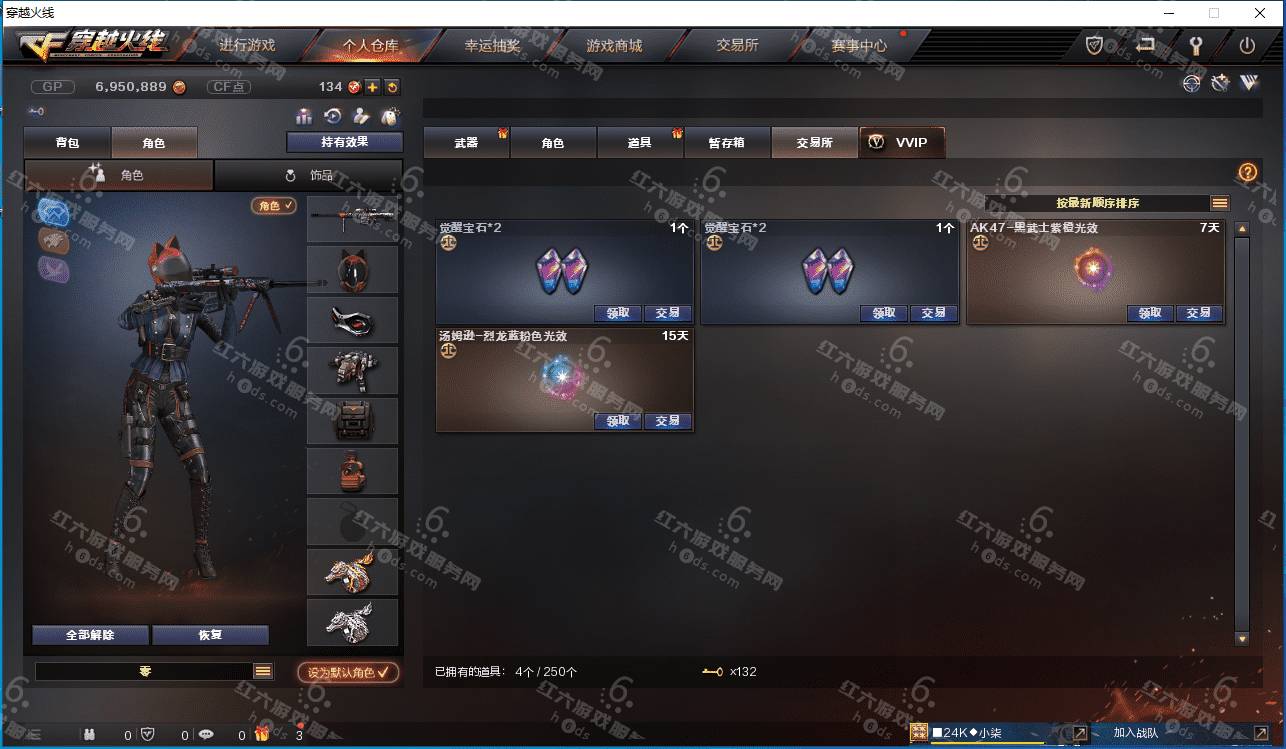Open 持有效果 owned effects
This screenshot has width=1286, height=749.
(344, 142)
